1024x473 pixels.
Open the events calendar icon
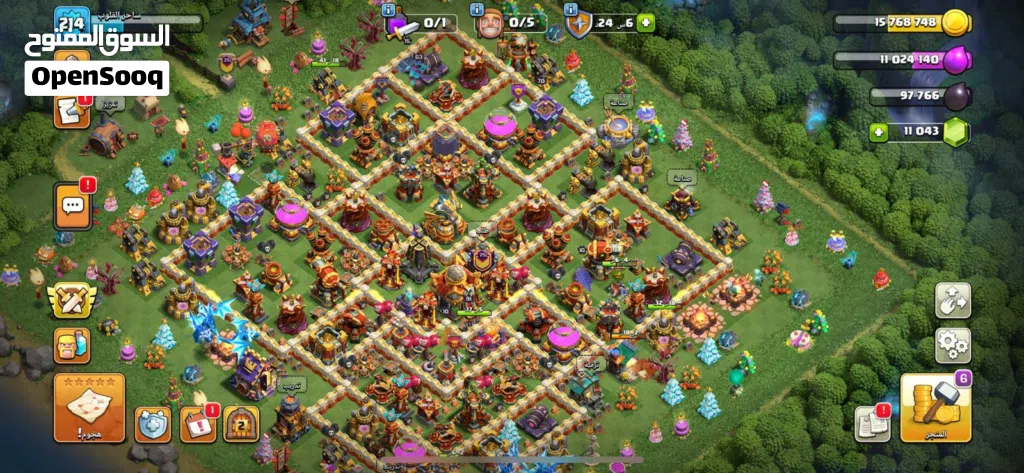(x=198, y=424)
